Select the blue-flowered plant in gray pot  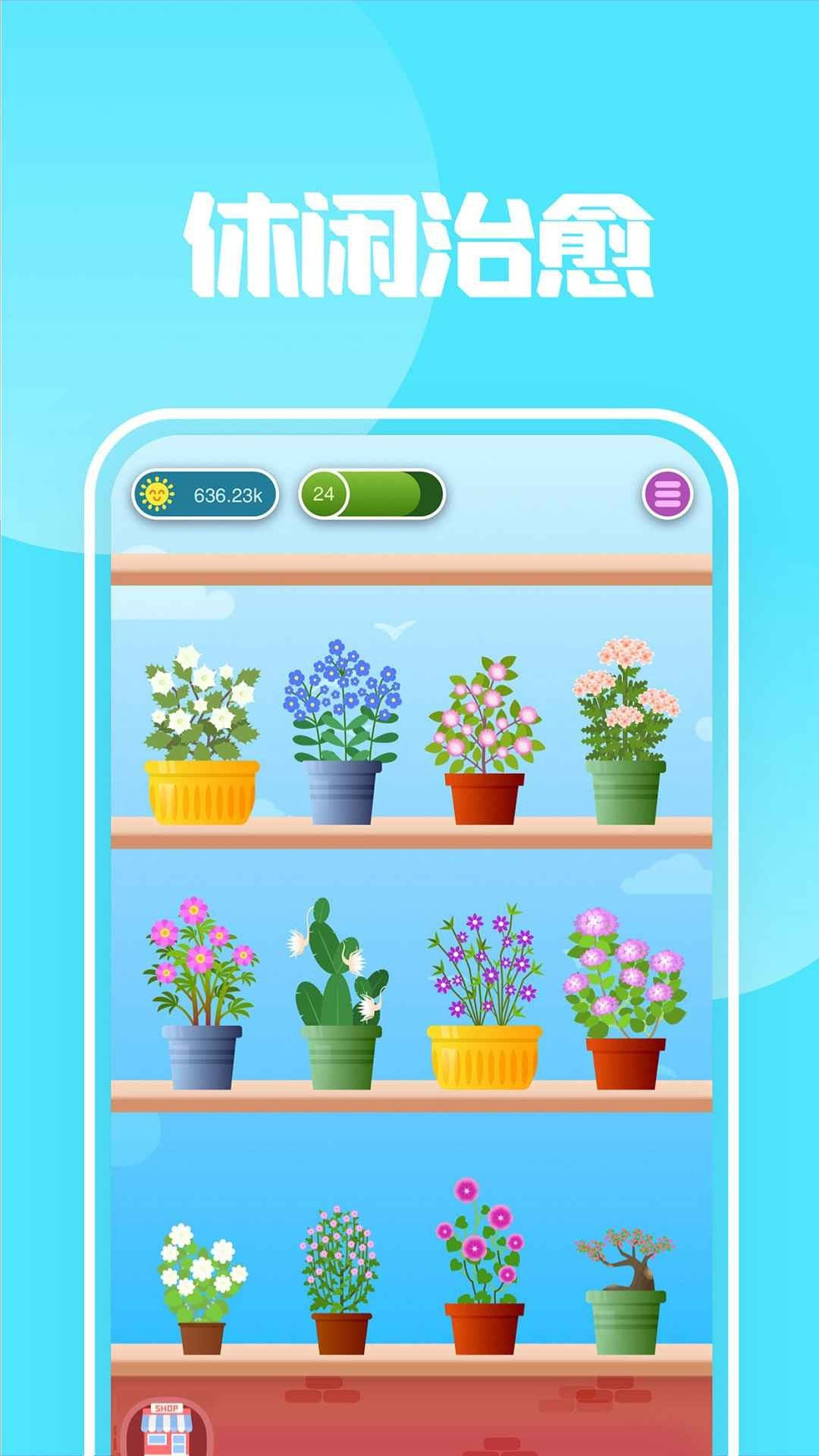click(x=343, y=734)
